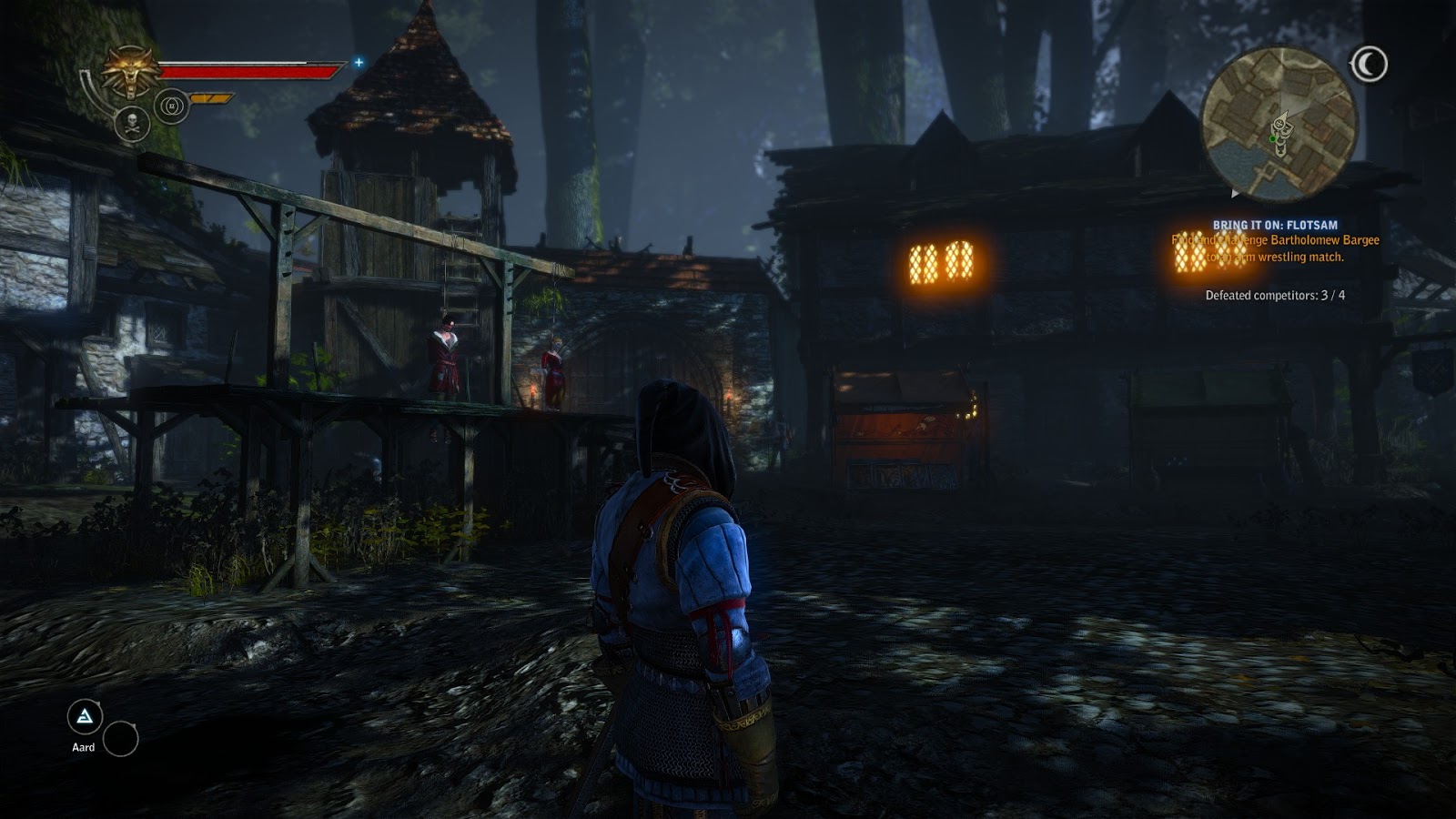Click the round icon right of the medallion
Viewport: 1456px width, 819px height.
pos(171,106)
